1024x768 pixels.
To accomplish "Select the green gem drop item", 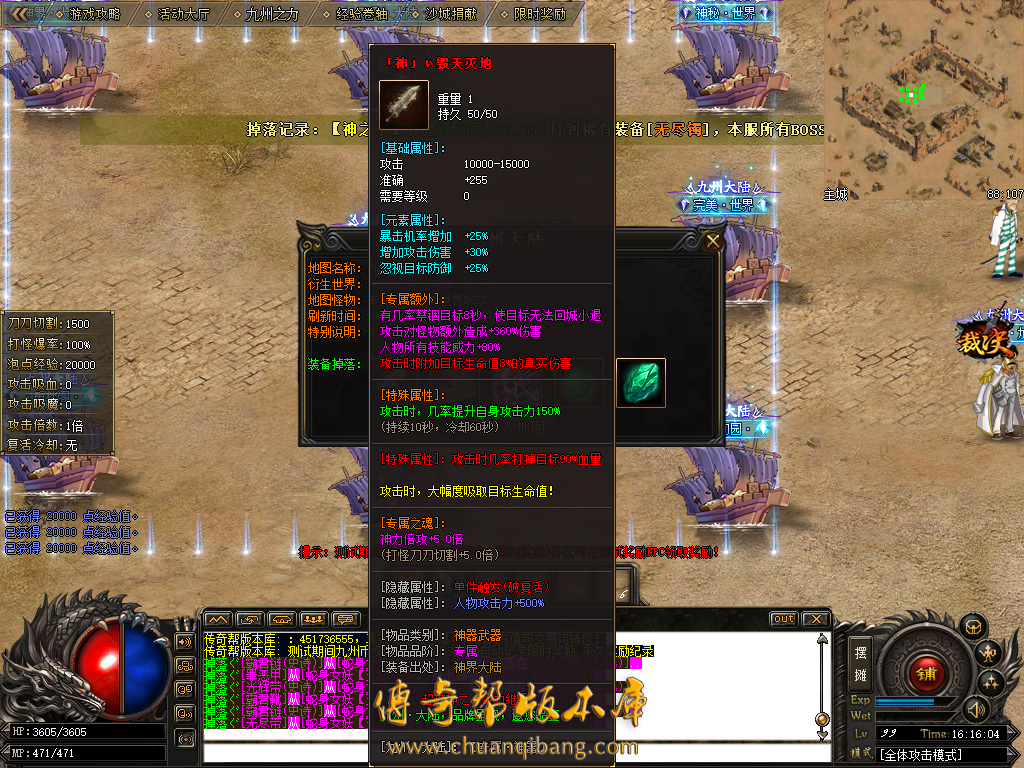I will click(640, 383).
